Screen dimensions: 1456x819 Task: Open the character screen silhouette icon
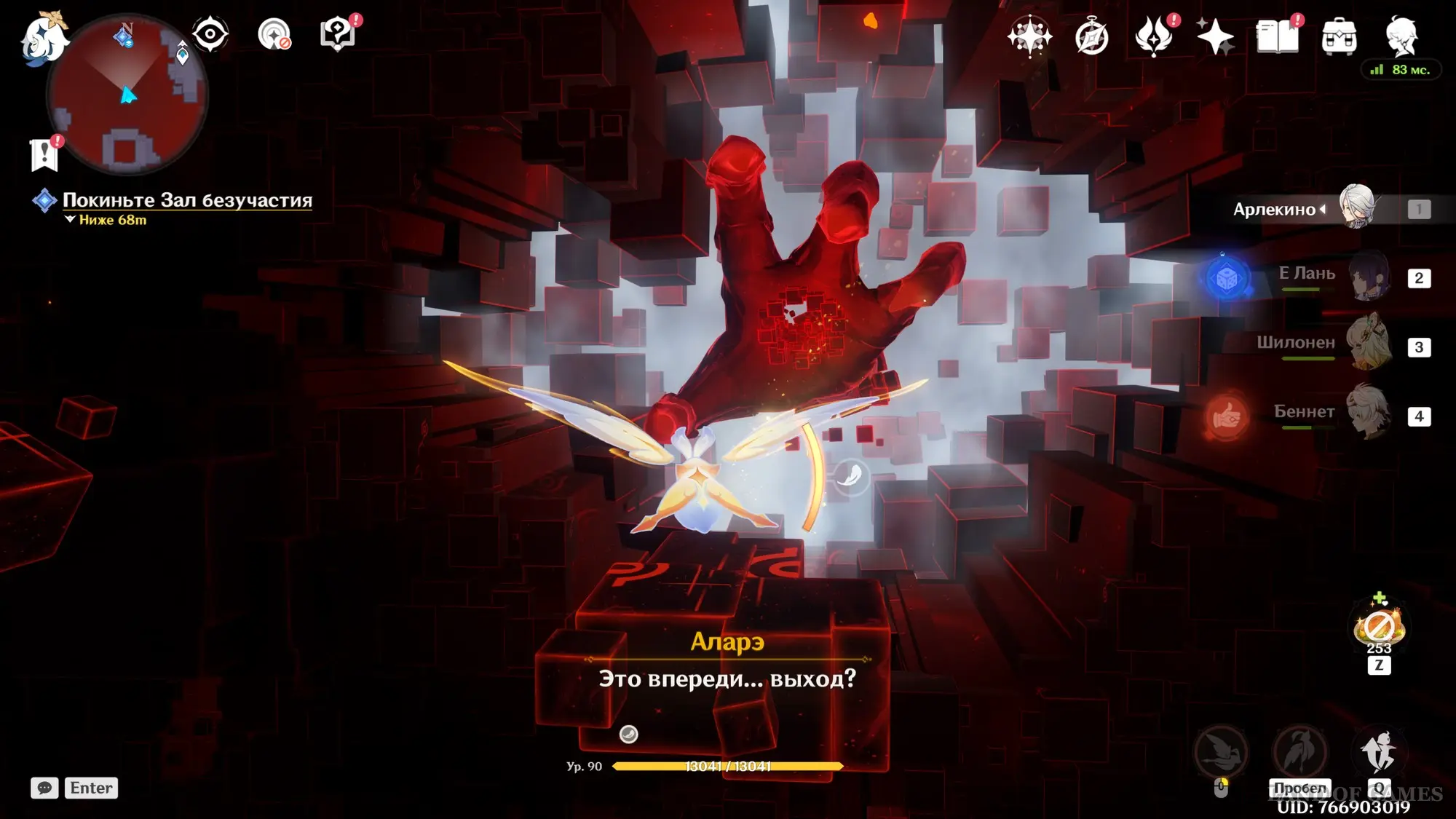1401,36
